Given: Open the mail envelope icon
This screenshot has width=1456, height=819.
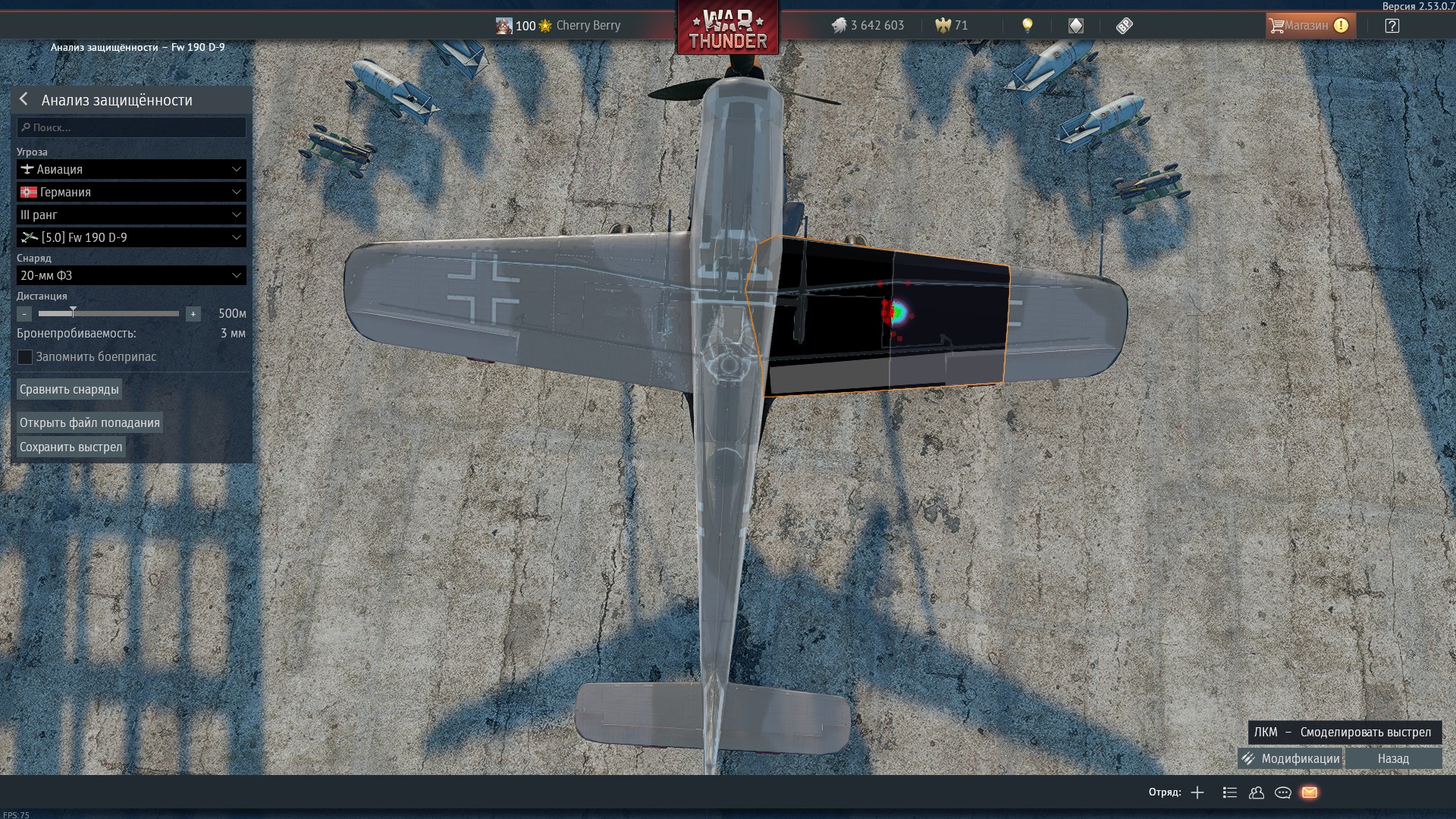Looking at the screenshot, I should 1310,792.
